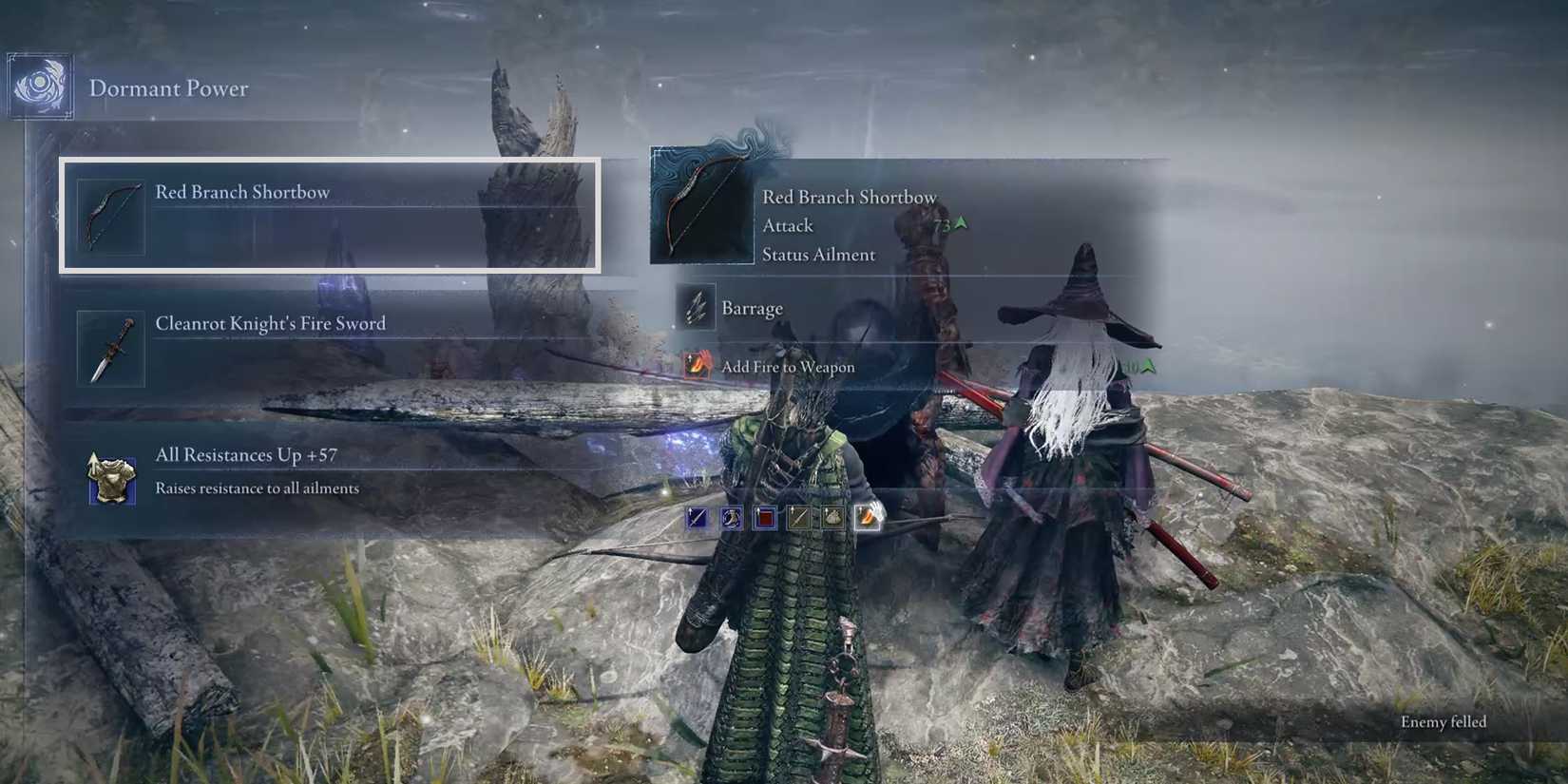Select the Red Branch Shortbow reward option
The image size is (1568, 784).
333,213
